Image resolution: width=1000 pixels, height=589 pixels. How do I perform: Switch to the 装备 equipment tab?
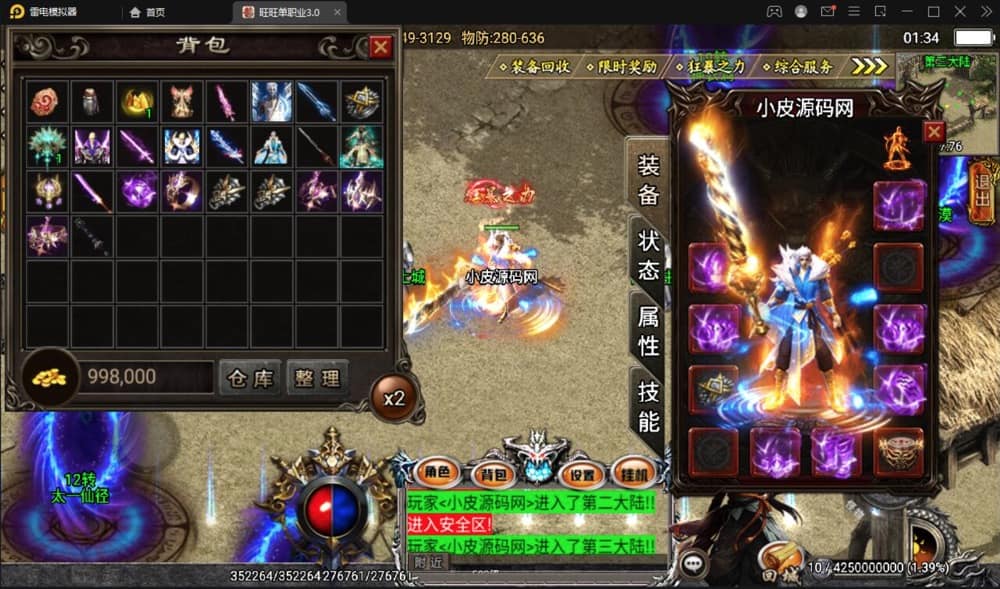(648, 181)
